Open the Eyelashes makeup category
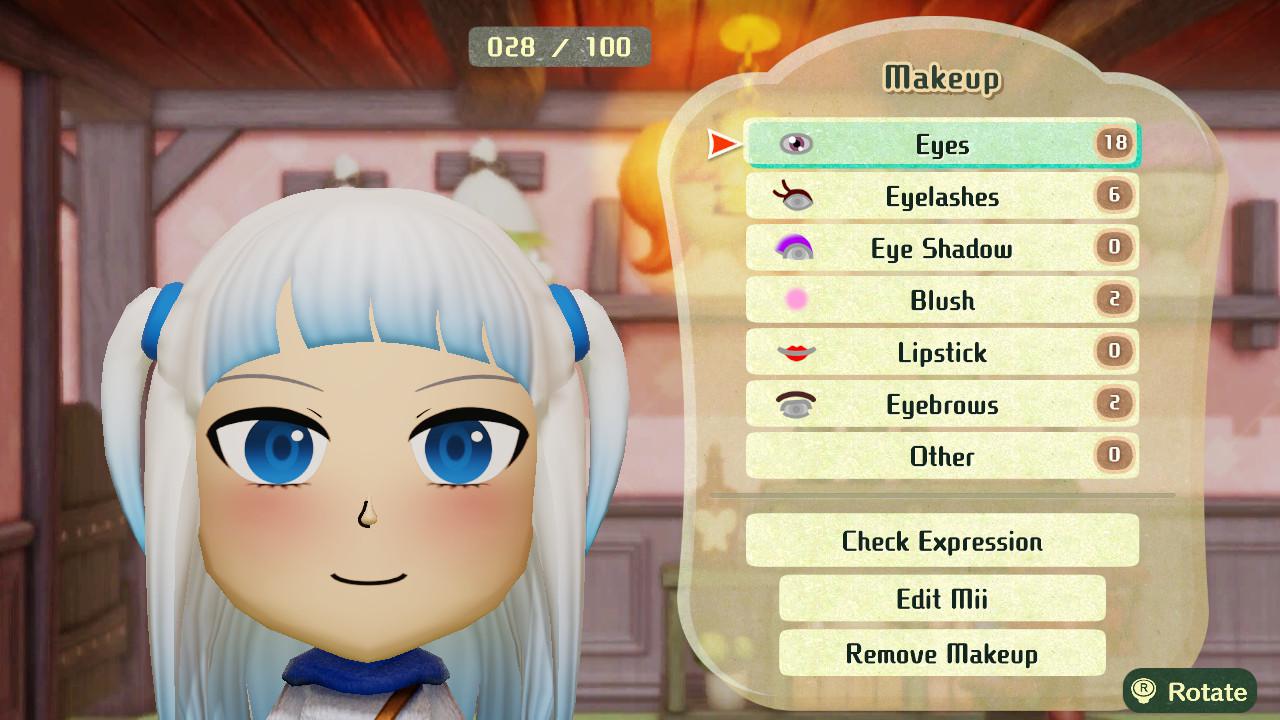Image resolution: width=1280 pixels, height=720 pixels. [940, 196]
